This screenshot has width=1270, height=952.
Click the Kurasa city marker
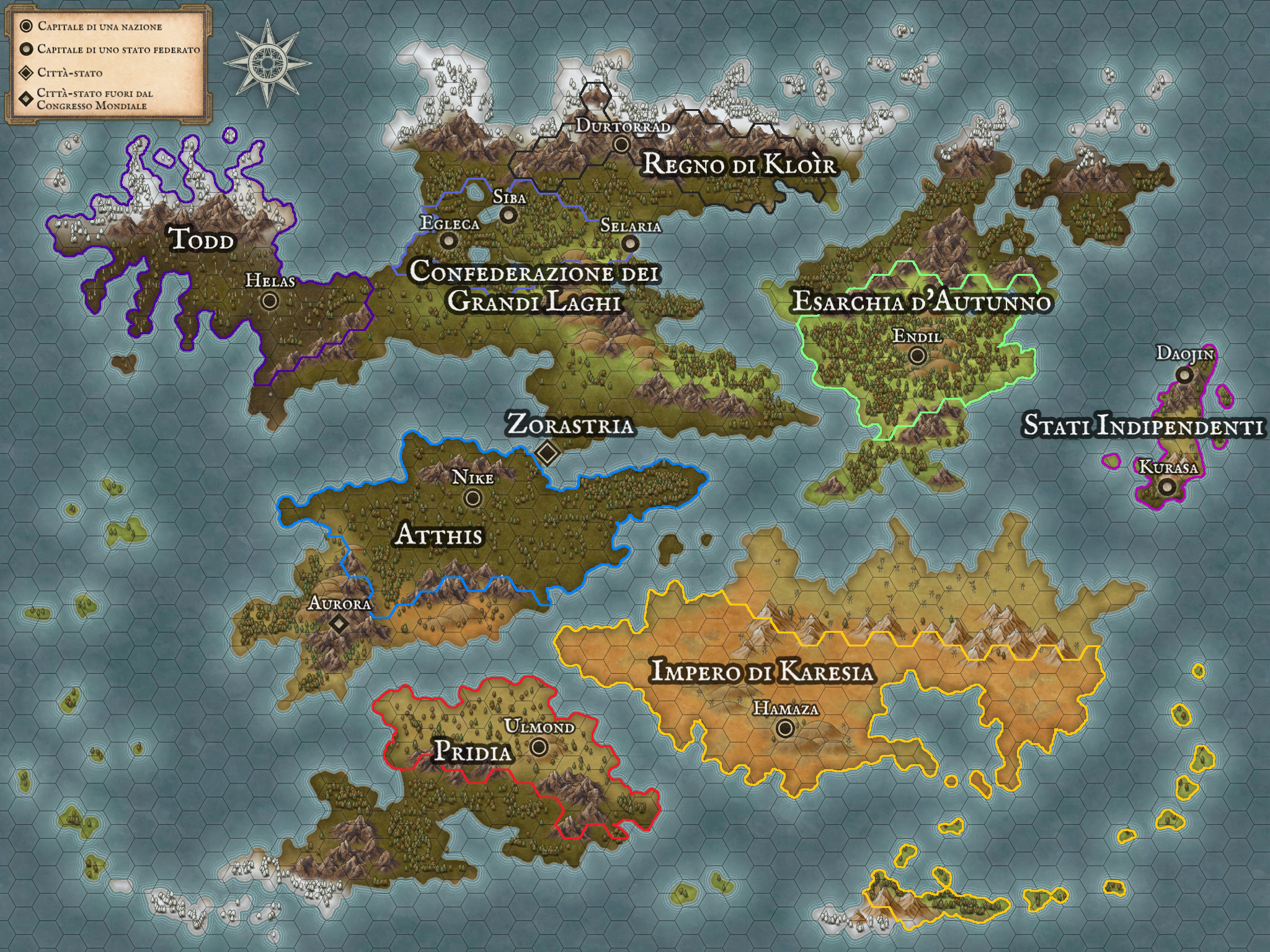tap(1168, 487)
